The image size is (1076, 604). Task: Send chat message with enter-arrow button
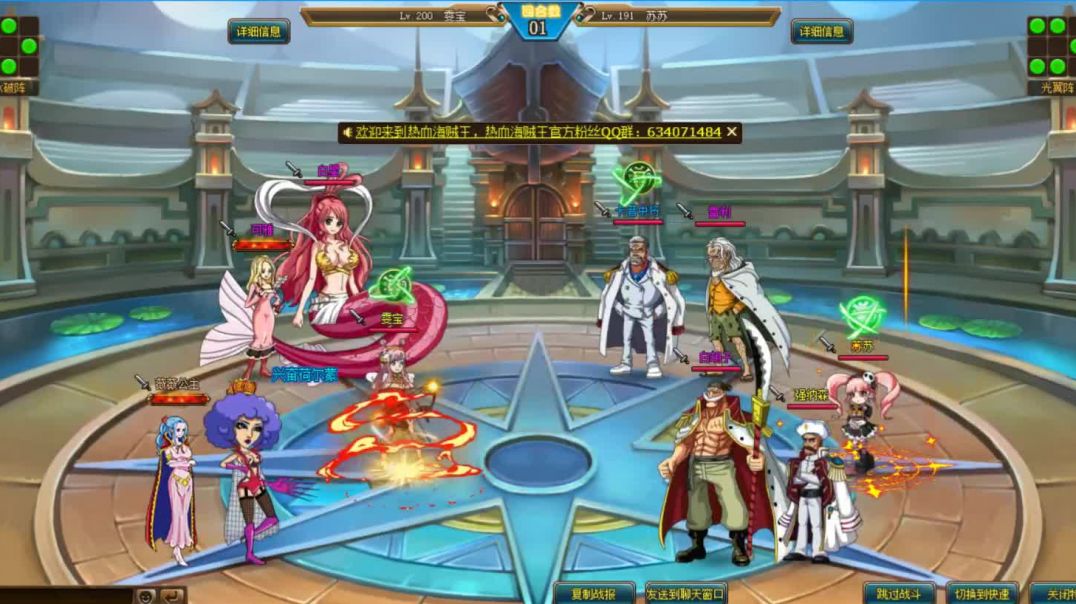click(x=172, y=596)
